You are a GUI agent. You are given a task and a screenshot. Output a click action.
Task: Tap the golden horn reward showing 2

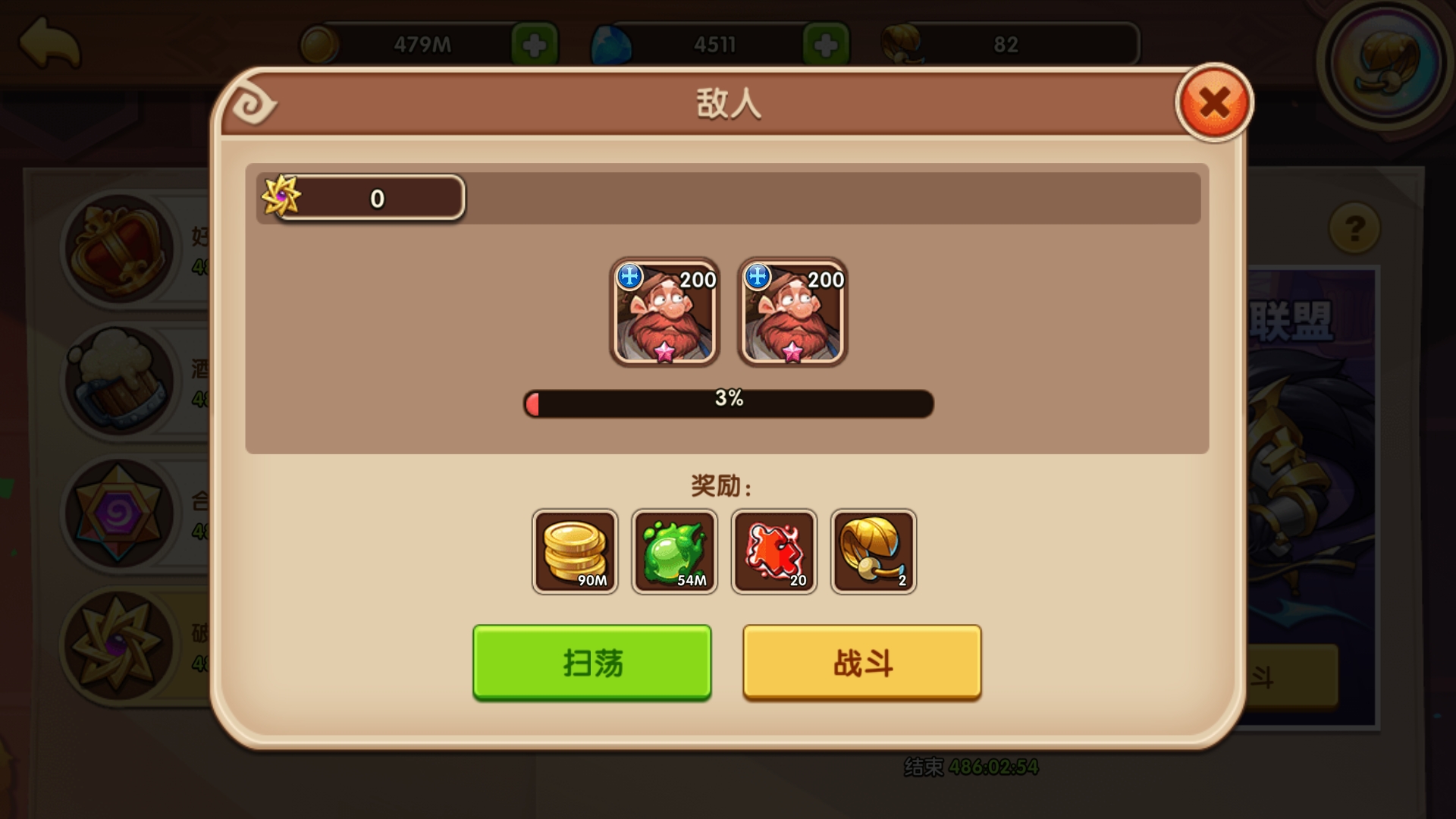click(874, 551)
